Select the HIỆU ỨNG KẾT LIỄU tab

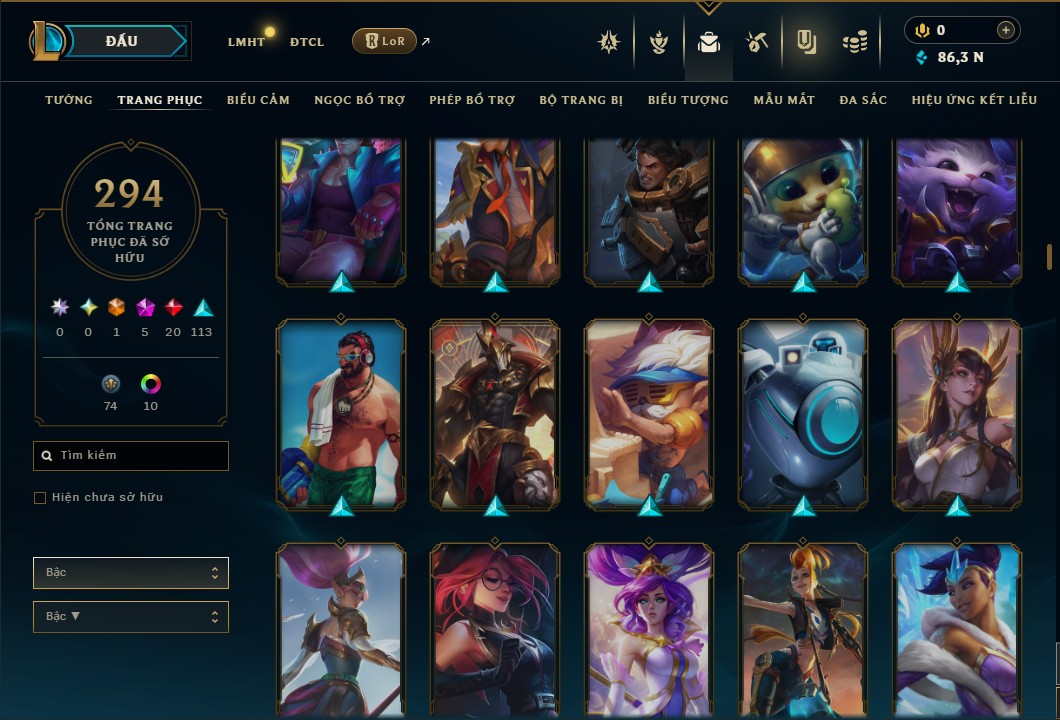(971, 100)
